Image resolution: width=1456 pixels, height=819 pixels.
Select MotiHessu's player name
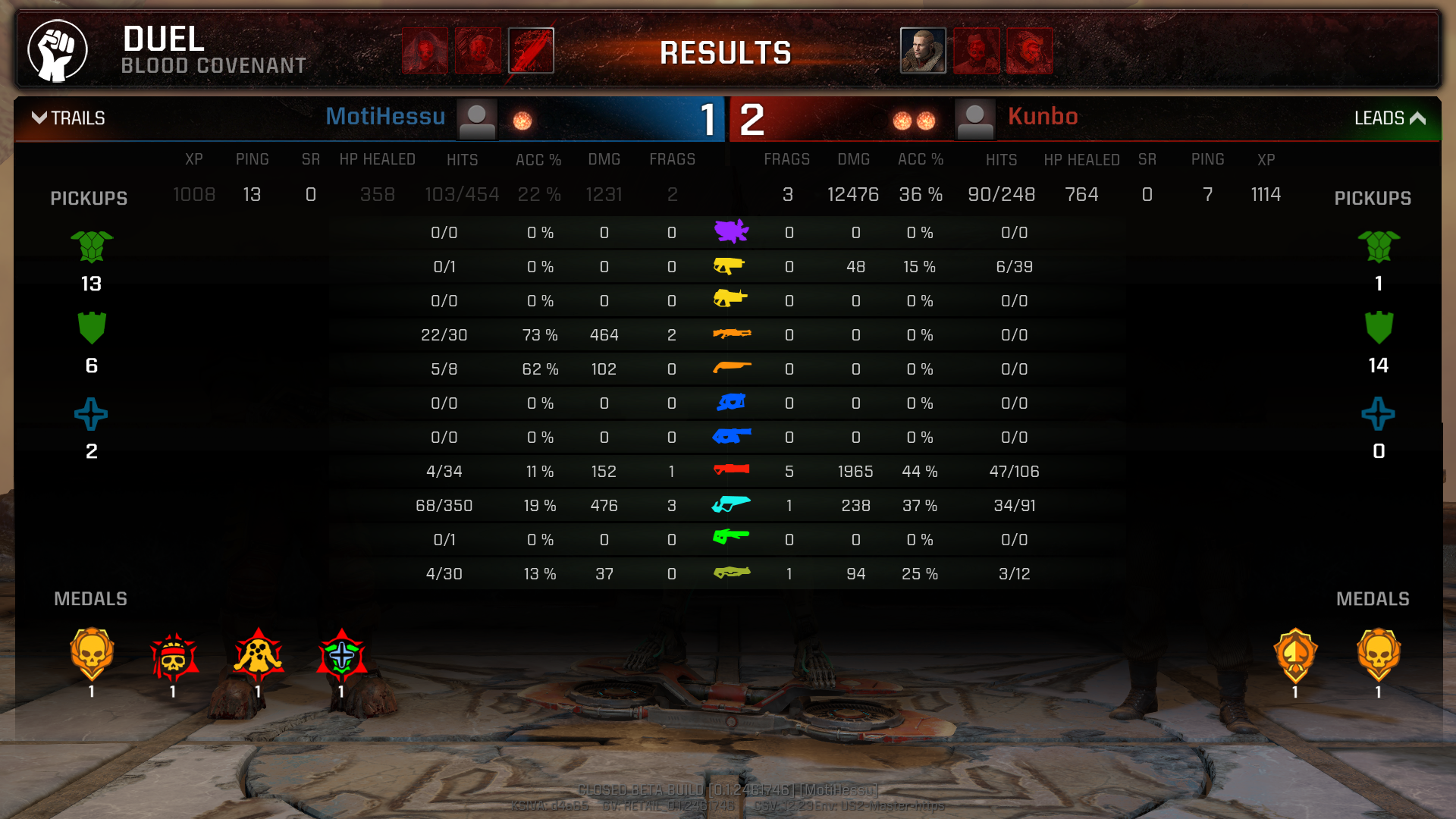coord(385,117)
